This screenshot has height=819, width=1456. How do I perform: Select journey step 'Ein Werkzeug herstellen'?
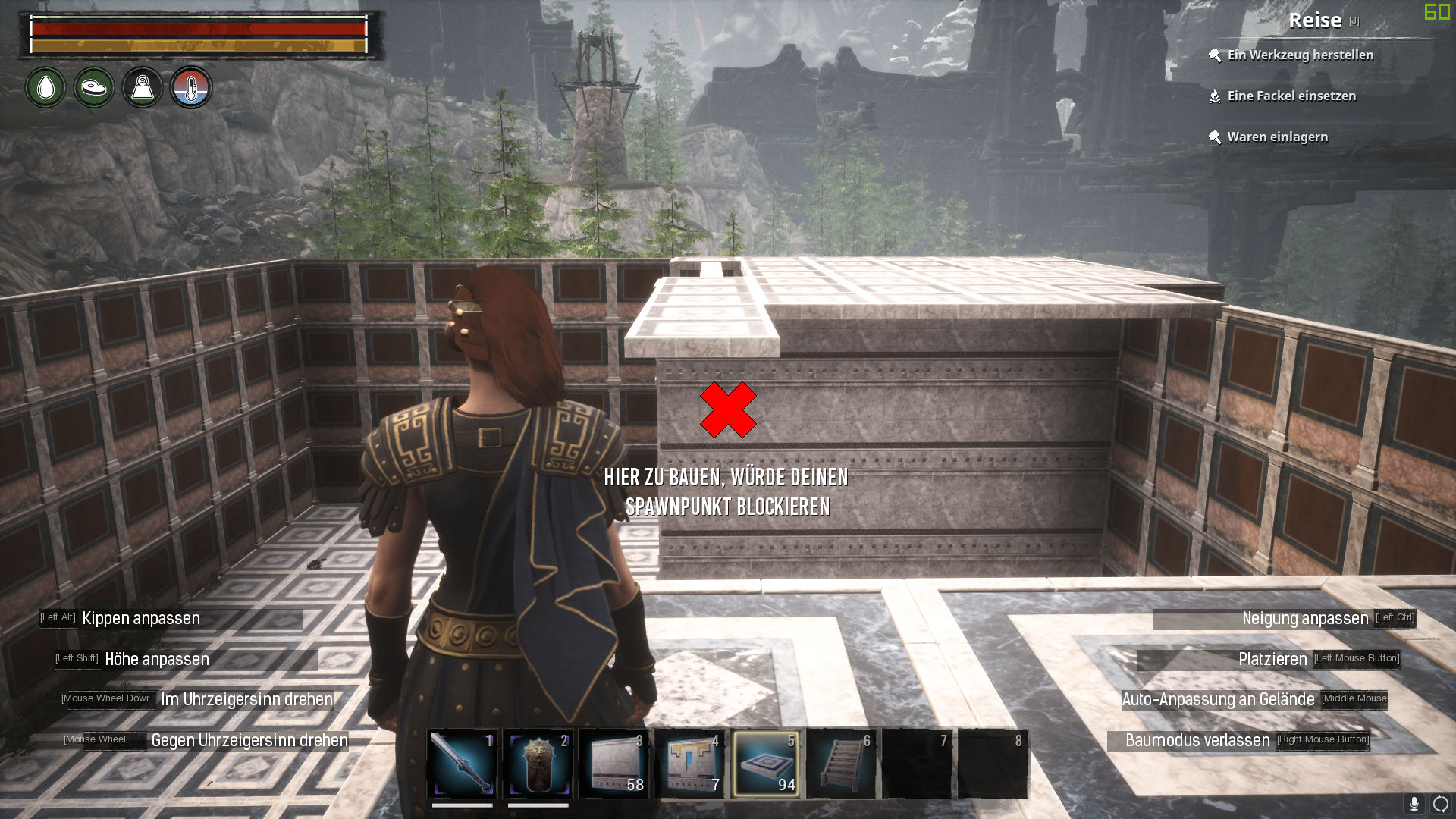pyautogui.click(x=1300, y=55)
